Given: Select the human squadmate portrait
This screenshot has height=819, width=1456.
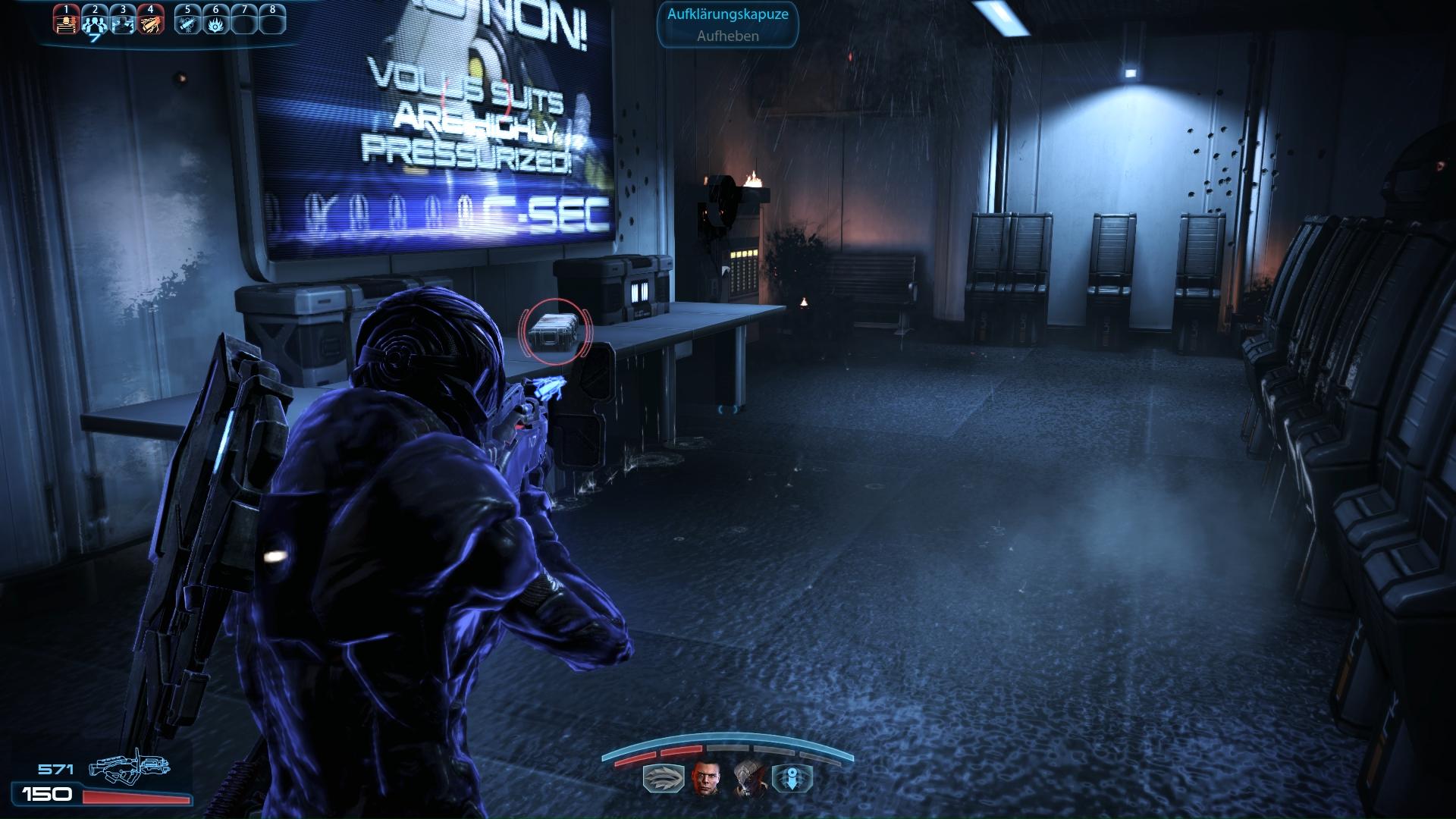Looking at the screenshot, I should pos(703,778).
